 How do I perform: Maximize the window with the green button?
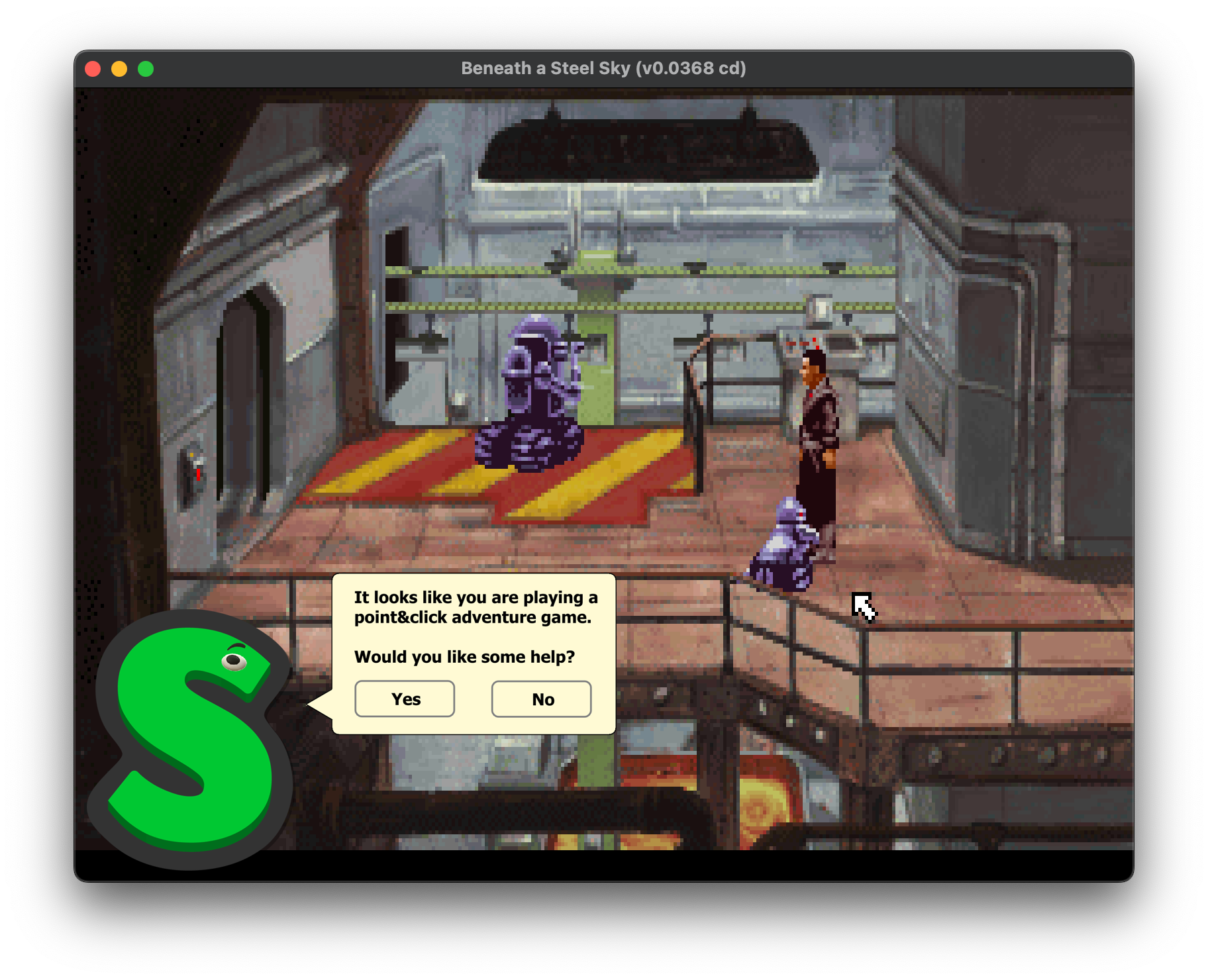[146, 69]
